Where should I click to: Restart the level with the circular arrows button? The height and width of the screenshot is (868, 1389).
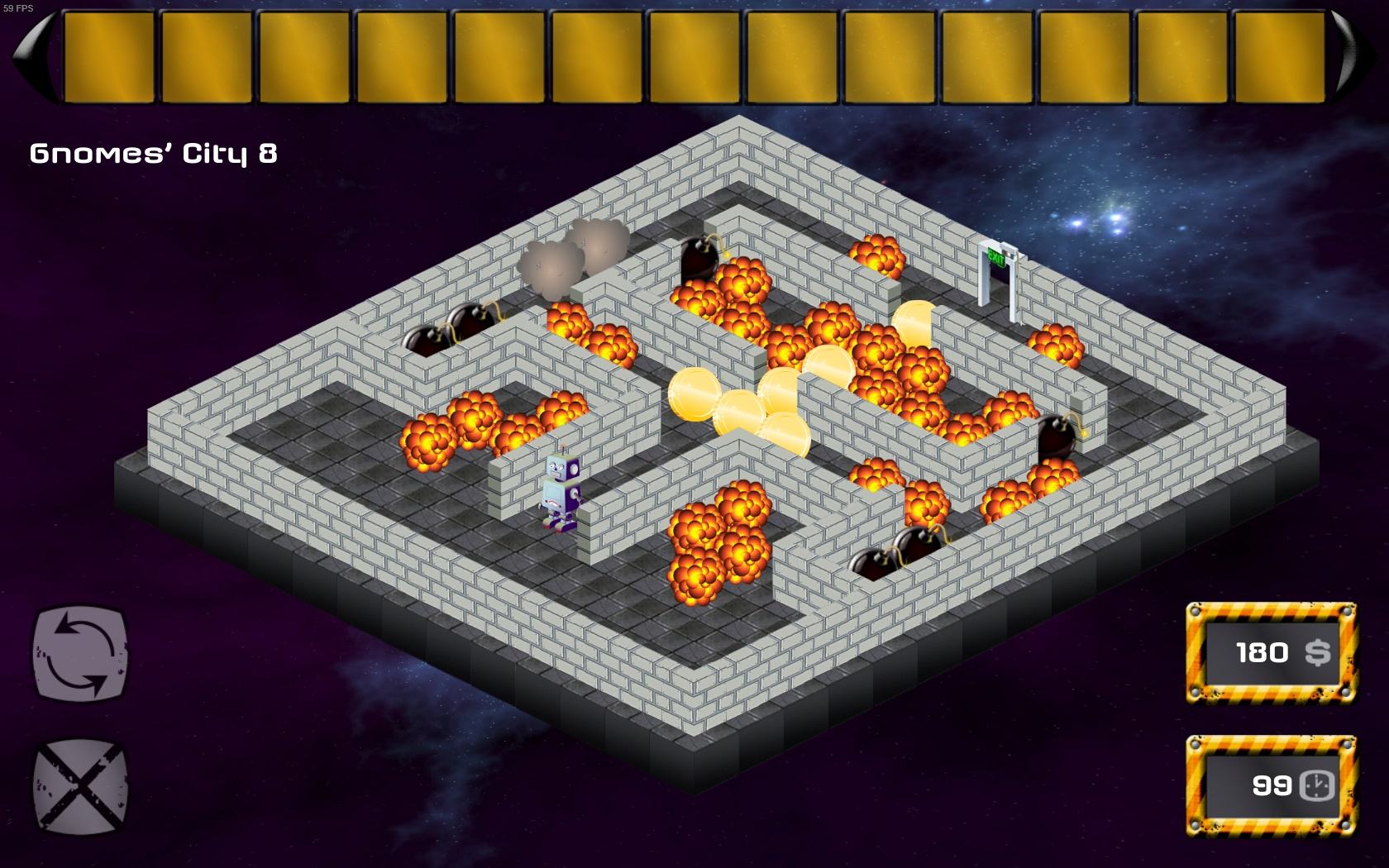point(80,651)
